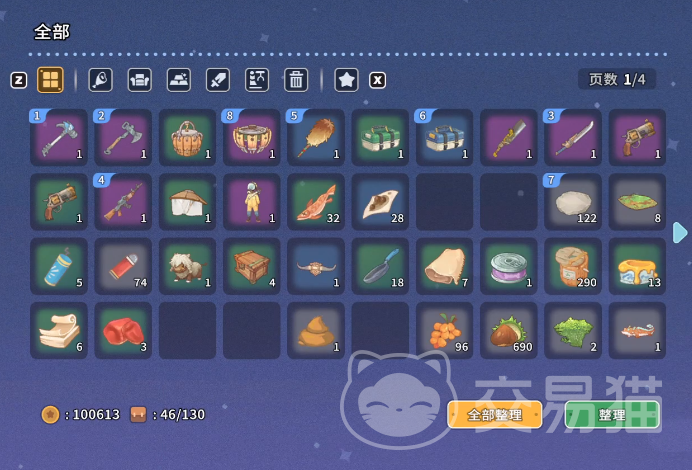Choose the jam jar stack of 290
Viewport: 692px width, 470px height.
coord(573,266)
